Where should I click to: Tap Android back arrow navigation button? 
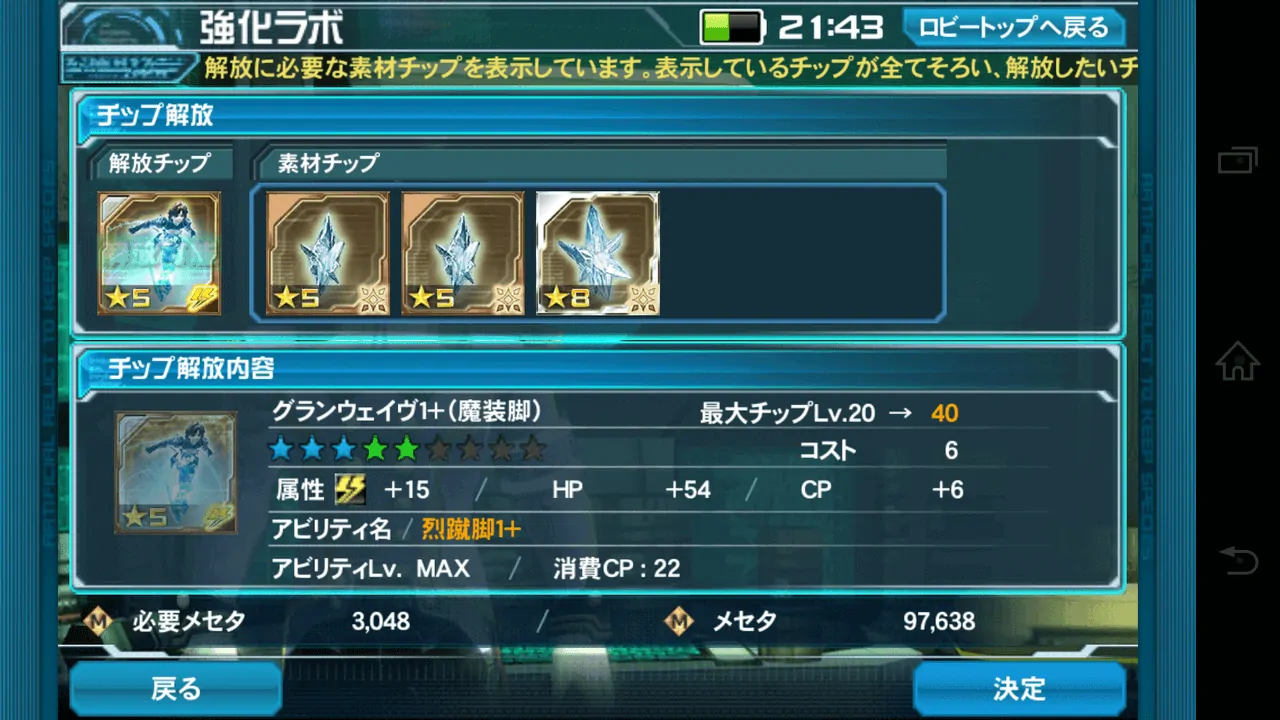click(1237, 560)
